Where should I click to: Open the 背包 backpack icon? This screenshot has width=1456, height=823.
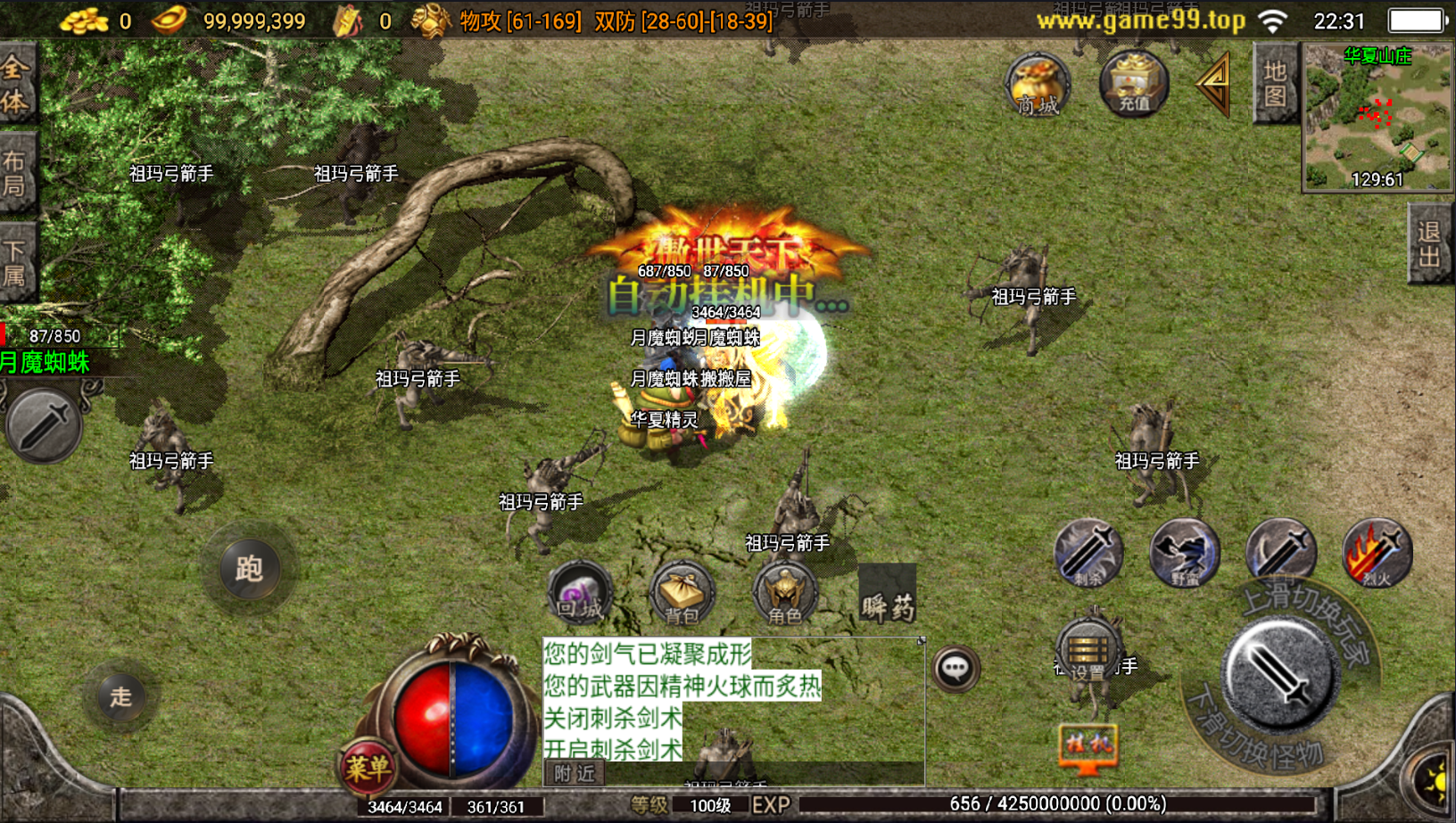[x=683, y=593]
